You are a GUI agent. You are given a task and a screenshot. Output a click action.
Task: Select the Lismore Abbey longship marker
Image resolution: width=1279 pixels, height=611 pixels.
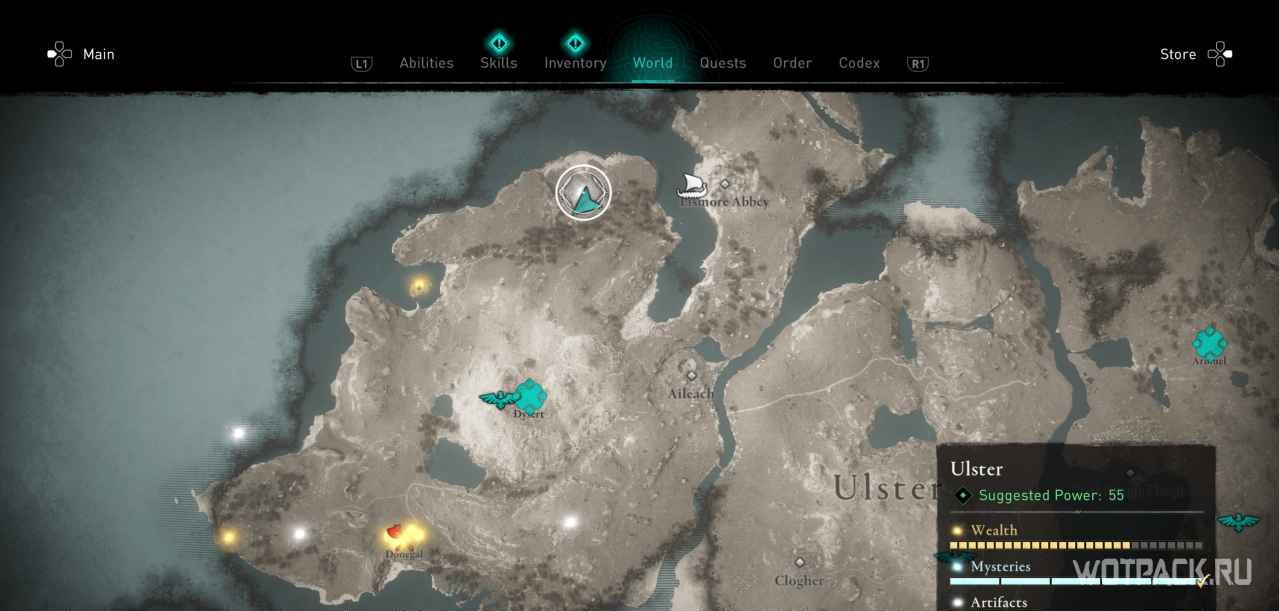click(x=692, y=184)
